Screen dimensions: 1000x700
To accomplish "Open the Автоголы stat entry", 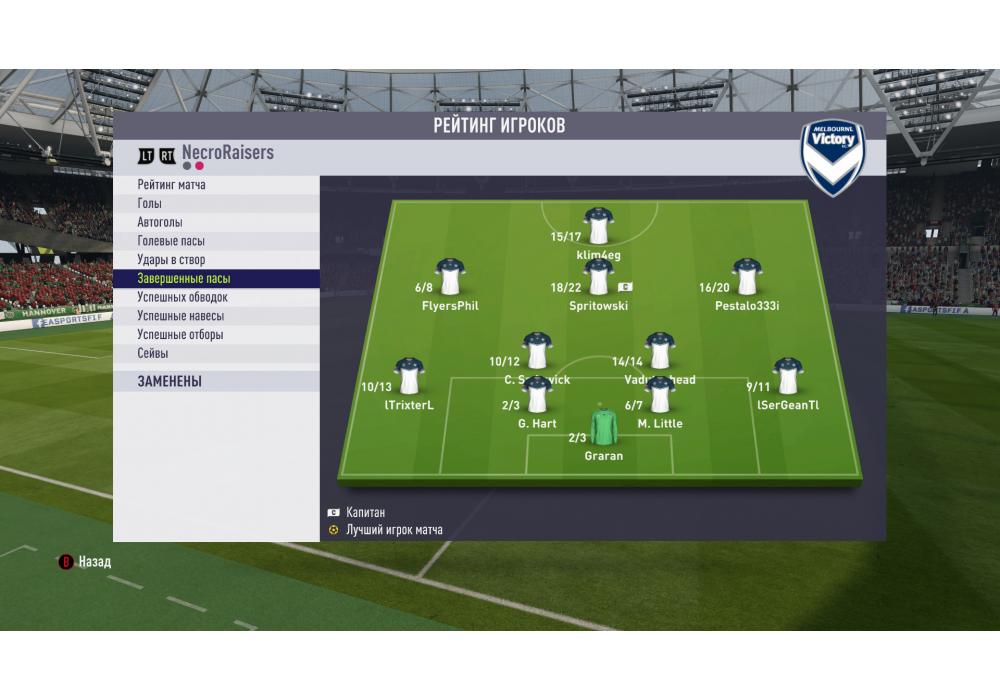I will pyautogui.click(x=160, y=223).
